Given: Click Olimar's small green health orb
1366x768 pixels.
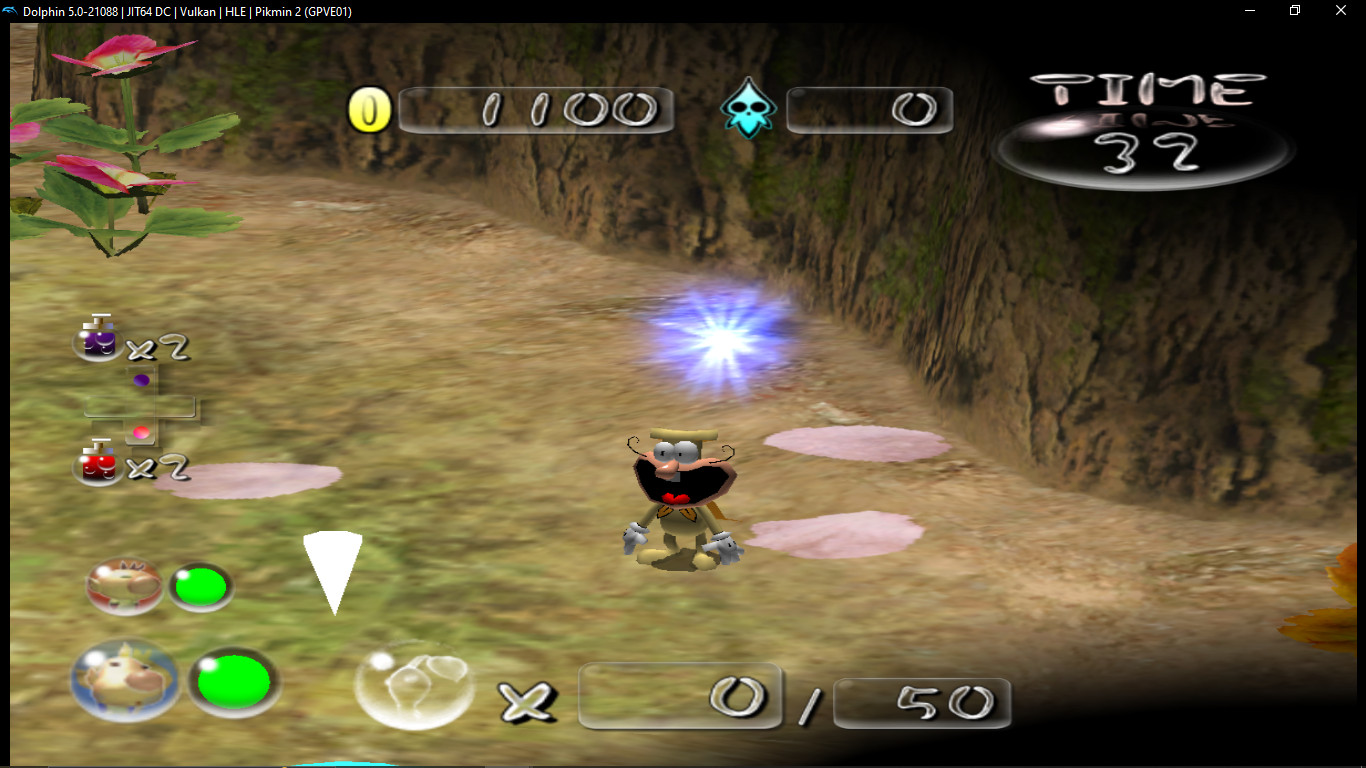Looking at the screenshot, I should [202, 587].
